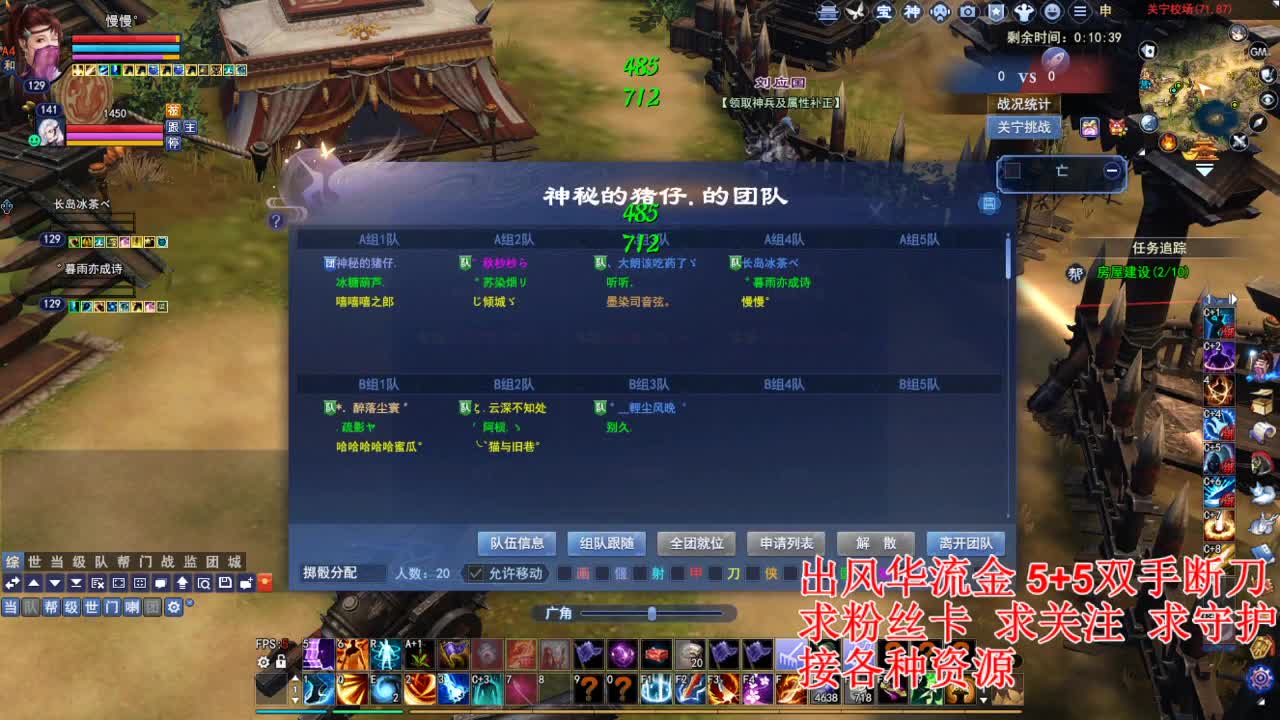Click the save chat log disk icon
This screenshot has height=720, width=1280.
point(225,583)
